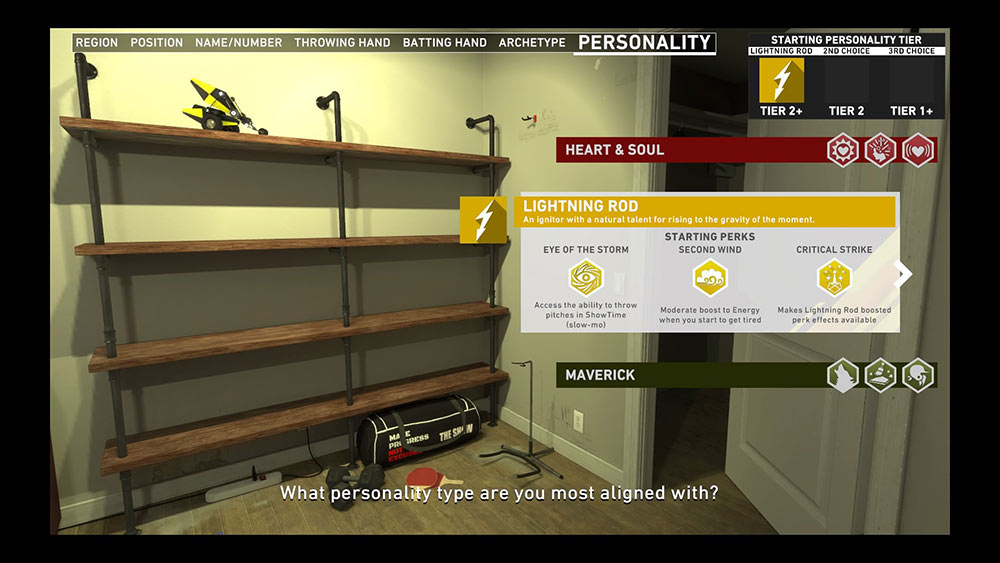Select the Critical Strike perk icon

pyautogui.click(x=834, y=277)
